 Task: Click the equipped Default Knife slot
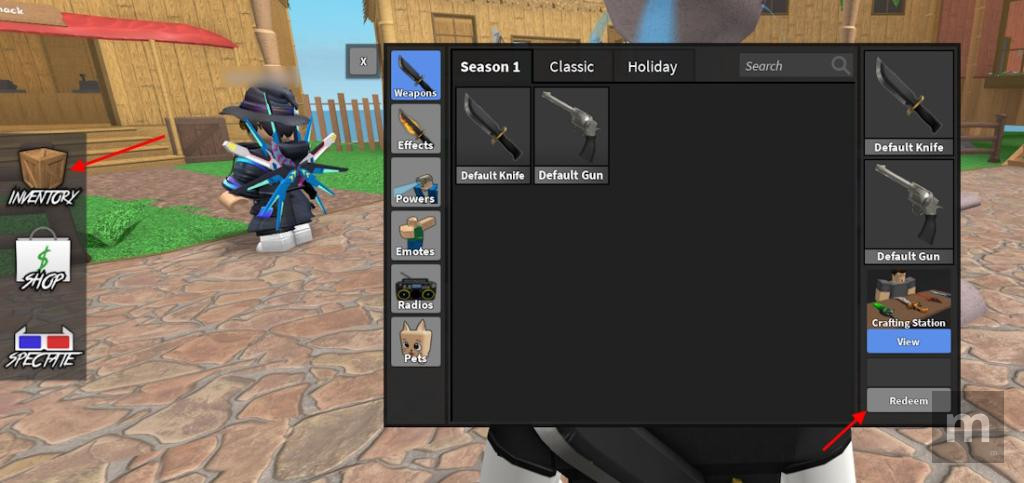click(x=908, y=104)
